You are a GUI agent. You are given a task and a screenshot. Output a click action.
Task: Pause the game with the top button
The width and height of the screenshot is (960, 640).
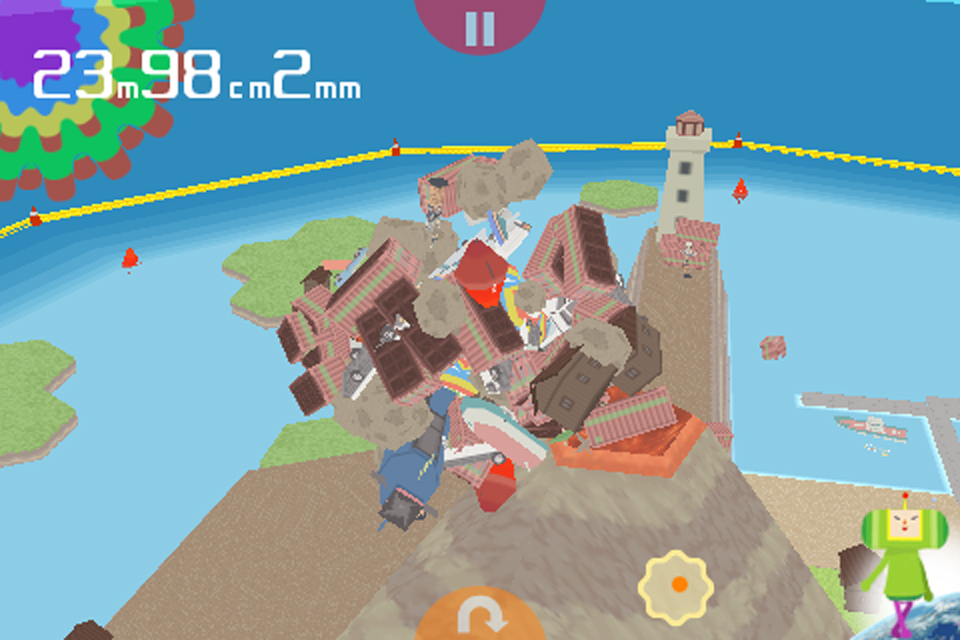[x=480, y=26]
